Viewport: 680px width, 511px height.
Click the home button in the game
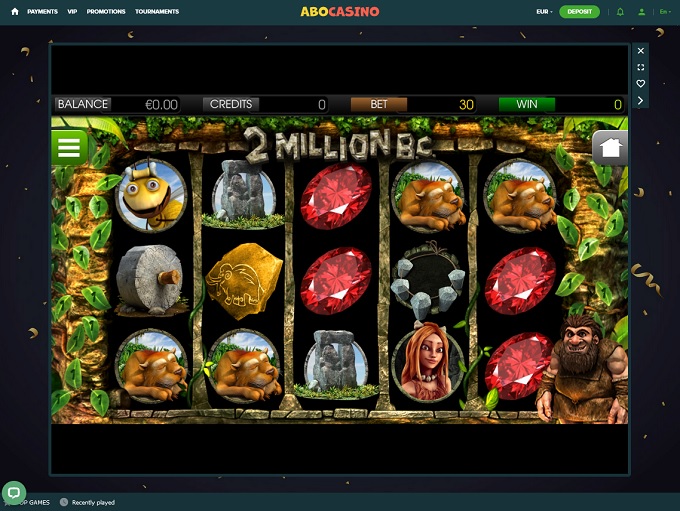coord(610,148)
